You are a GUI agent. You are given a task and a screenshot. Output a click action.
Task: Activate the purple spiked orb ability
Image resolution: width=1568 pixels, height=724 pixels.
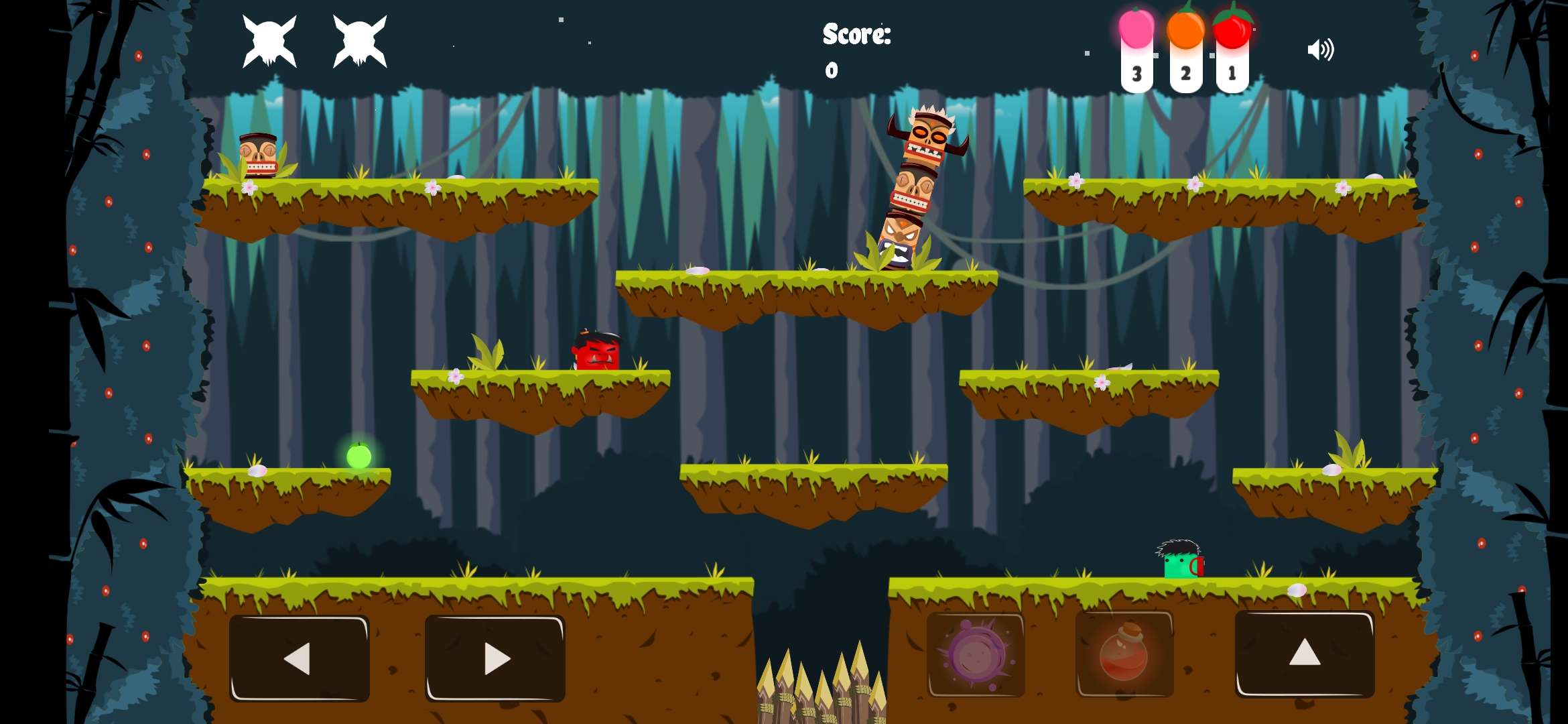[x=976, y=655]
